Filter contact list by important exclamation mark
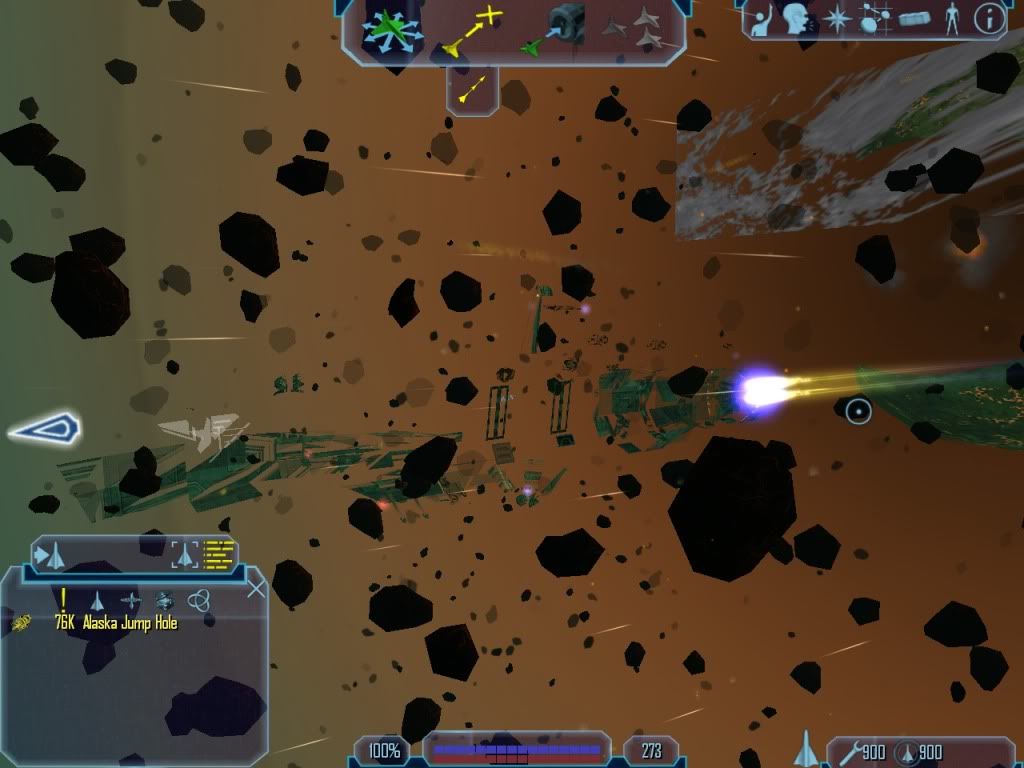 coord(63,599)
